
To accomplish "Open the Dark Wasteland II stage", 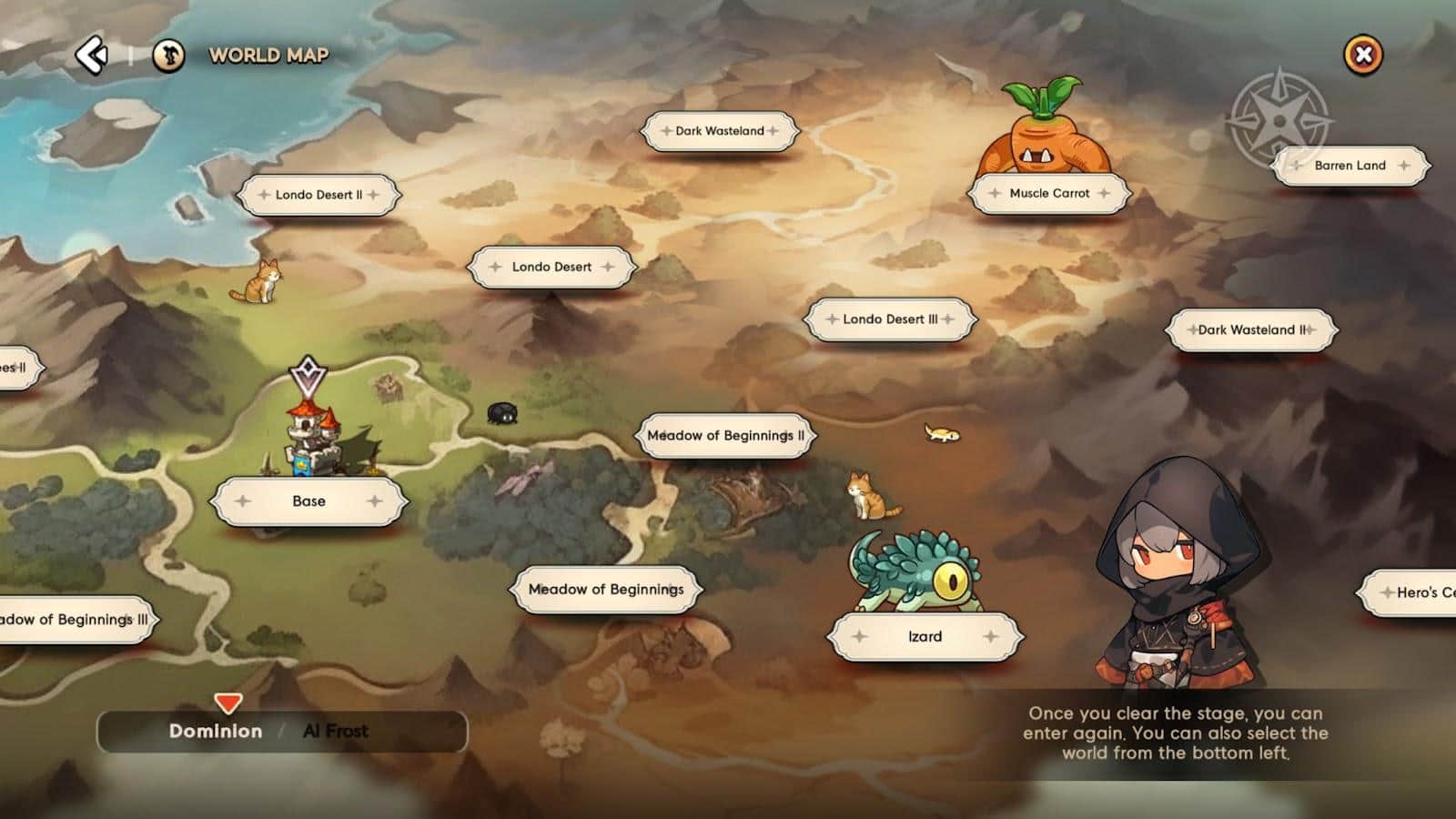I will point(1251,329).
